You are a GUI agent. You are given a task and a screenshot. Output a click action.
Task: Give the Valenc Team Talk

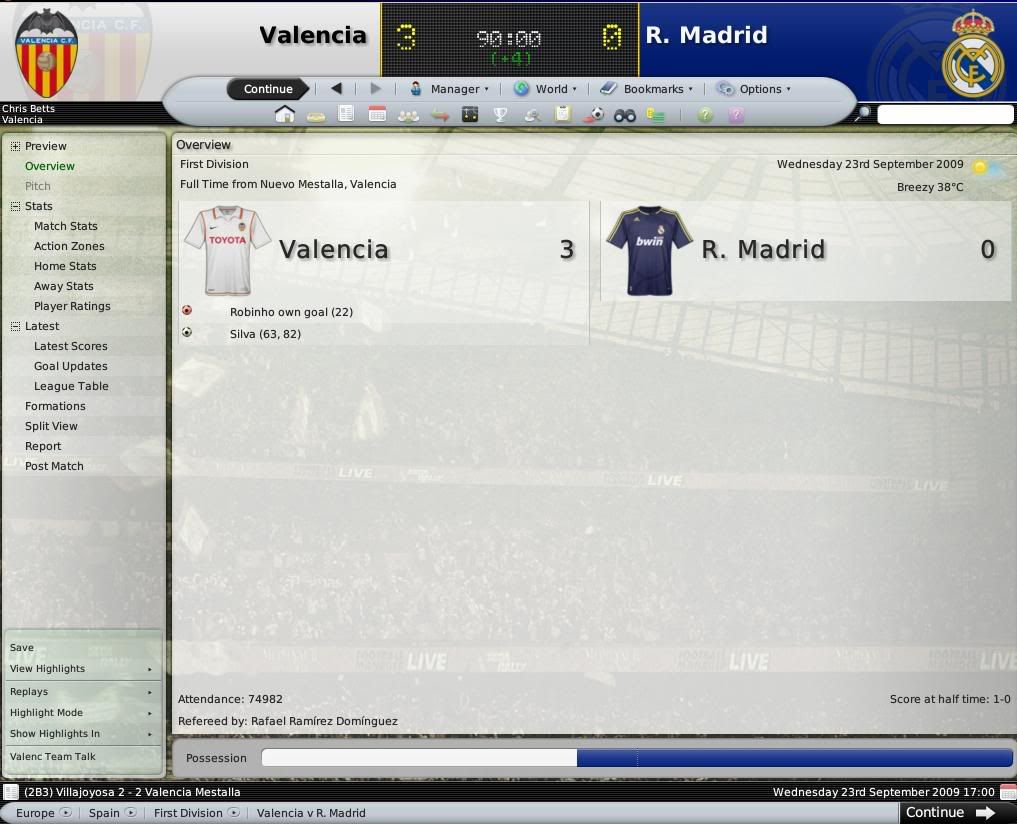(x=53, y=757)
